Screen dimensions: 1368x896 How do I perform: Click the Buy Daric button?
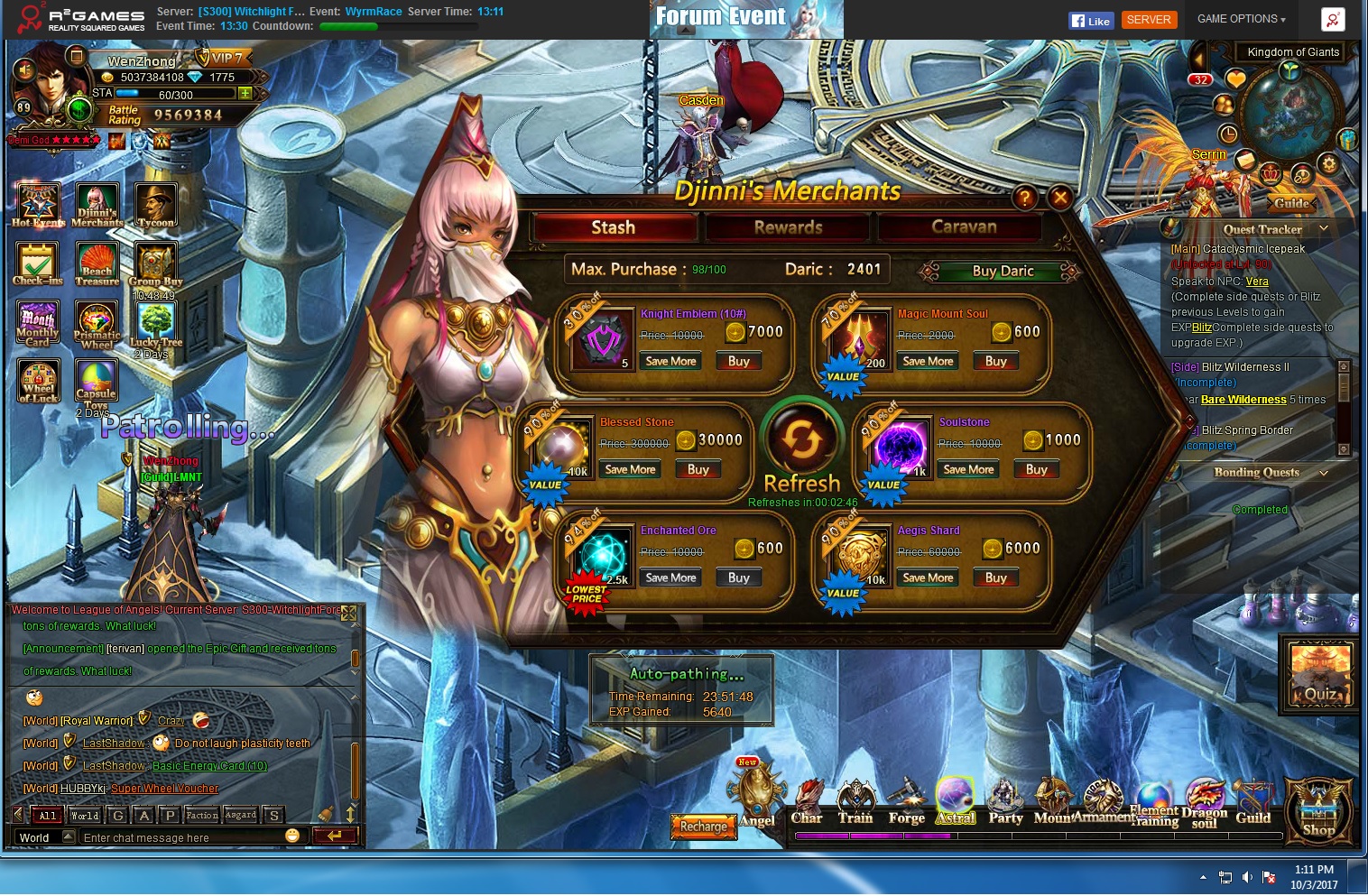pyautogui.click(x=1003, y=271)
